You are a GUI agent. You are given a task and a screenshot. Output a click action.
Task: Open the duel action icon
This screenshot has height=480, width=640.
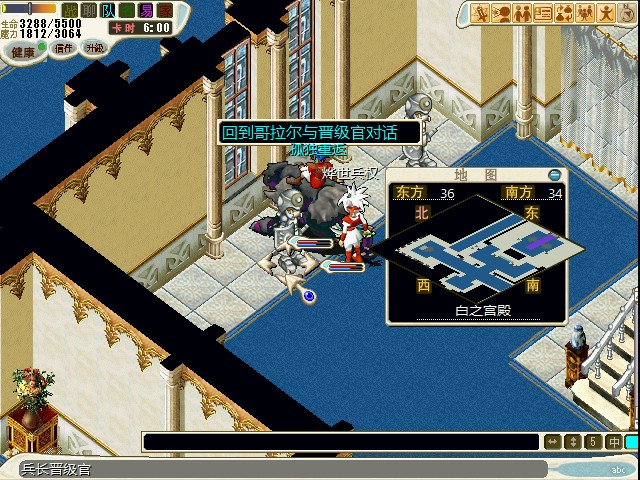click(x=481, y=13)
